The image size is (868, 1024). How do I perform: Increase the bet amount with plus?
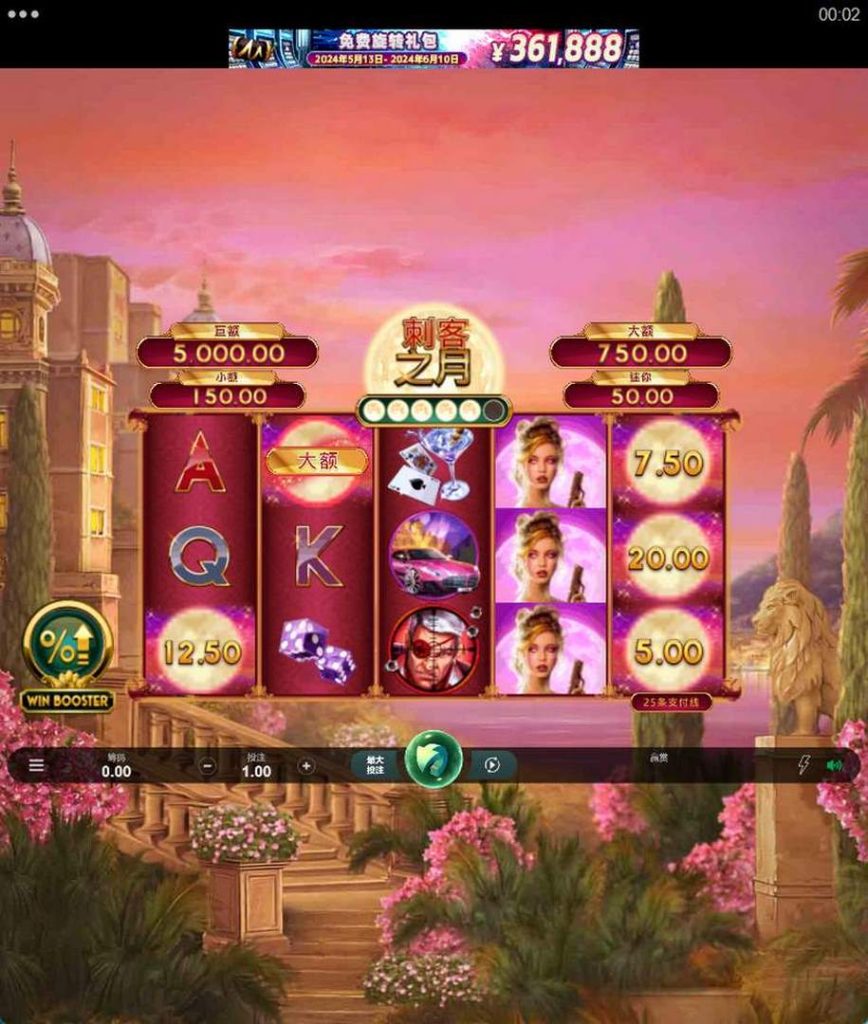(x=306, y=766)
